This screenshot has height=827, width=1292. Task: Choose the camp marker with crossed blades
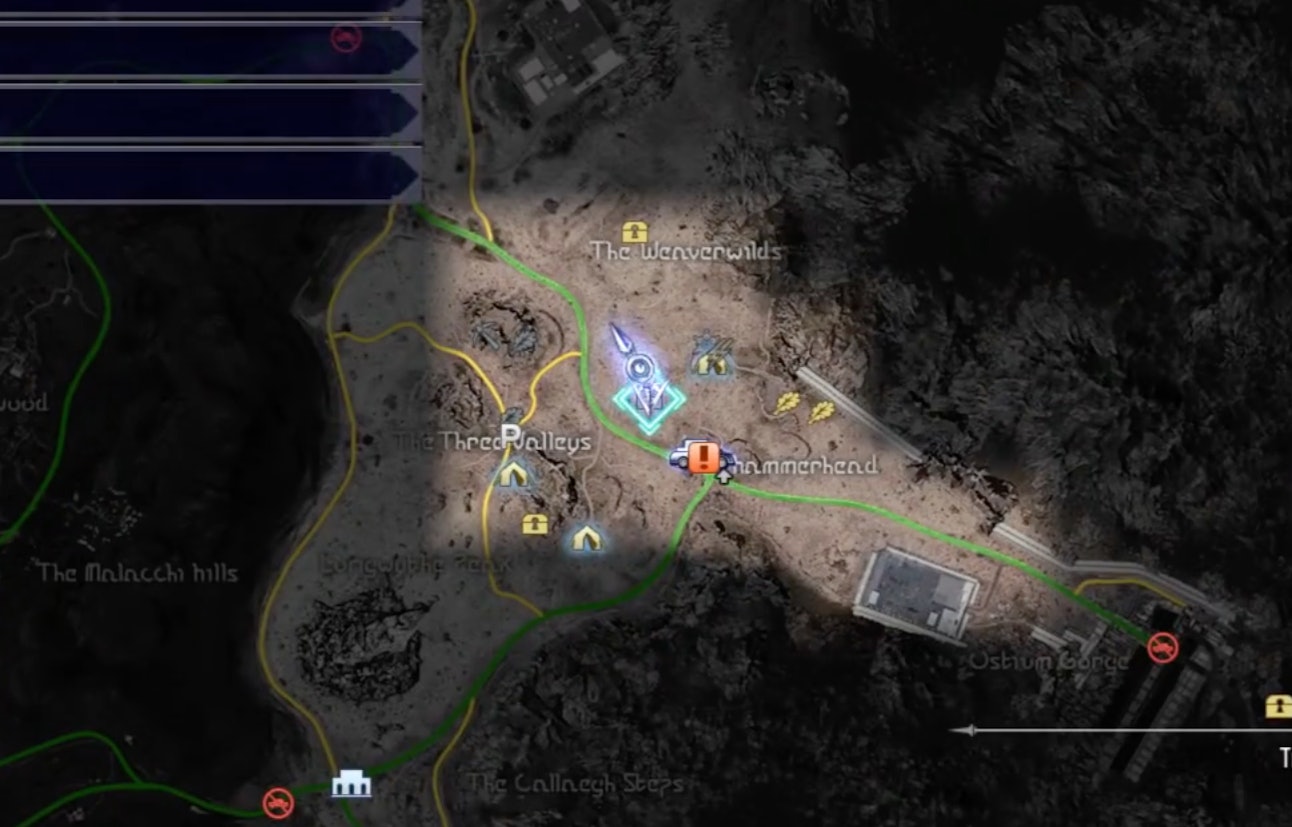[x=710, y=358]
